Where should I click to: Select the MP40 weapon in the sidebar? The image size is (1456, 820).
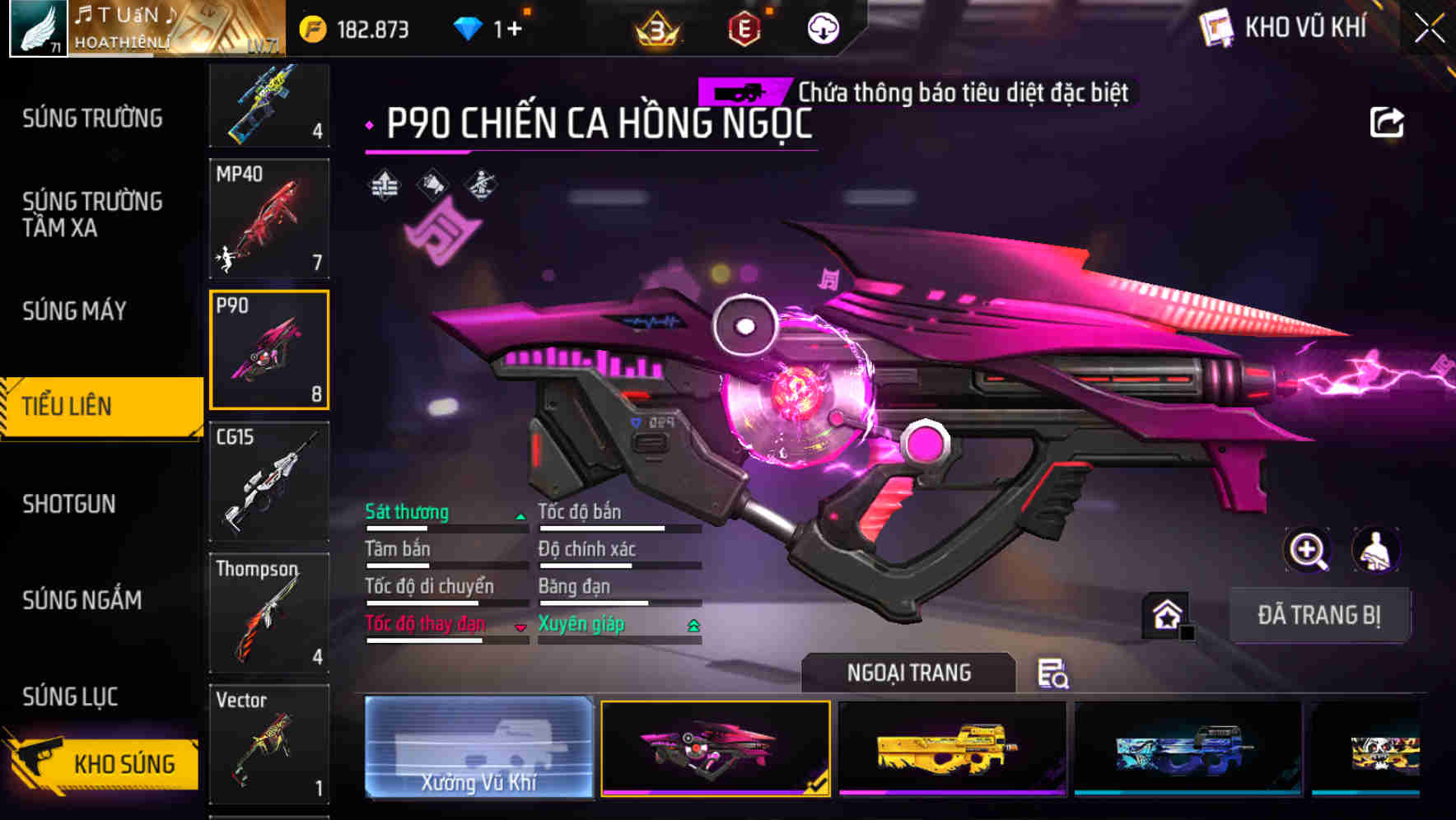point(269,218)
